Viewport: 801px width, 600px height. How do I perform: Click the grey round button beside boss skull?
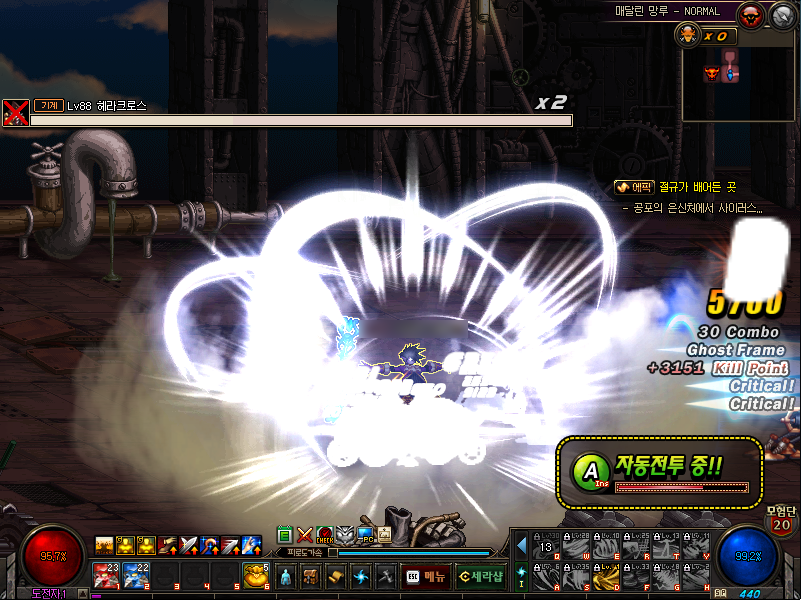781,15
